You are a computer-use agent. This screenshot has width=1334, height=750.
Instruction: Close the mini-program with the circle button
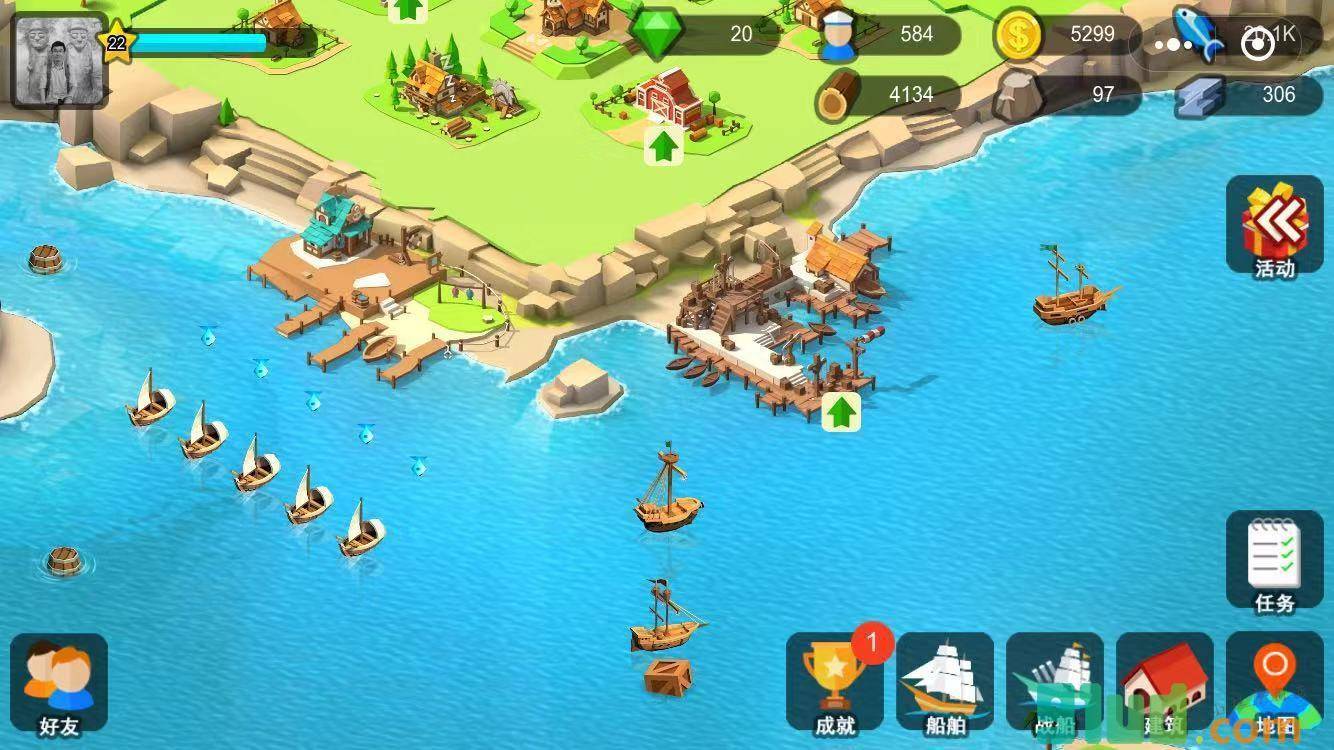click(1257, 44)
